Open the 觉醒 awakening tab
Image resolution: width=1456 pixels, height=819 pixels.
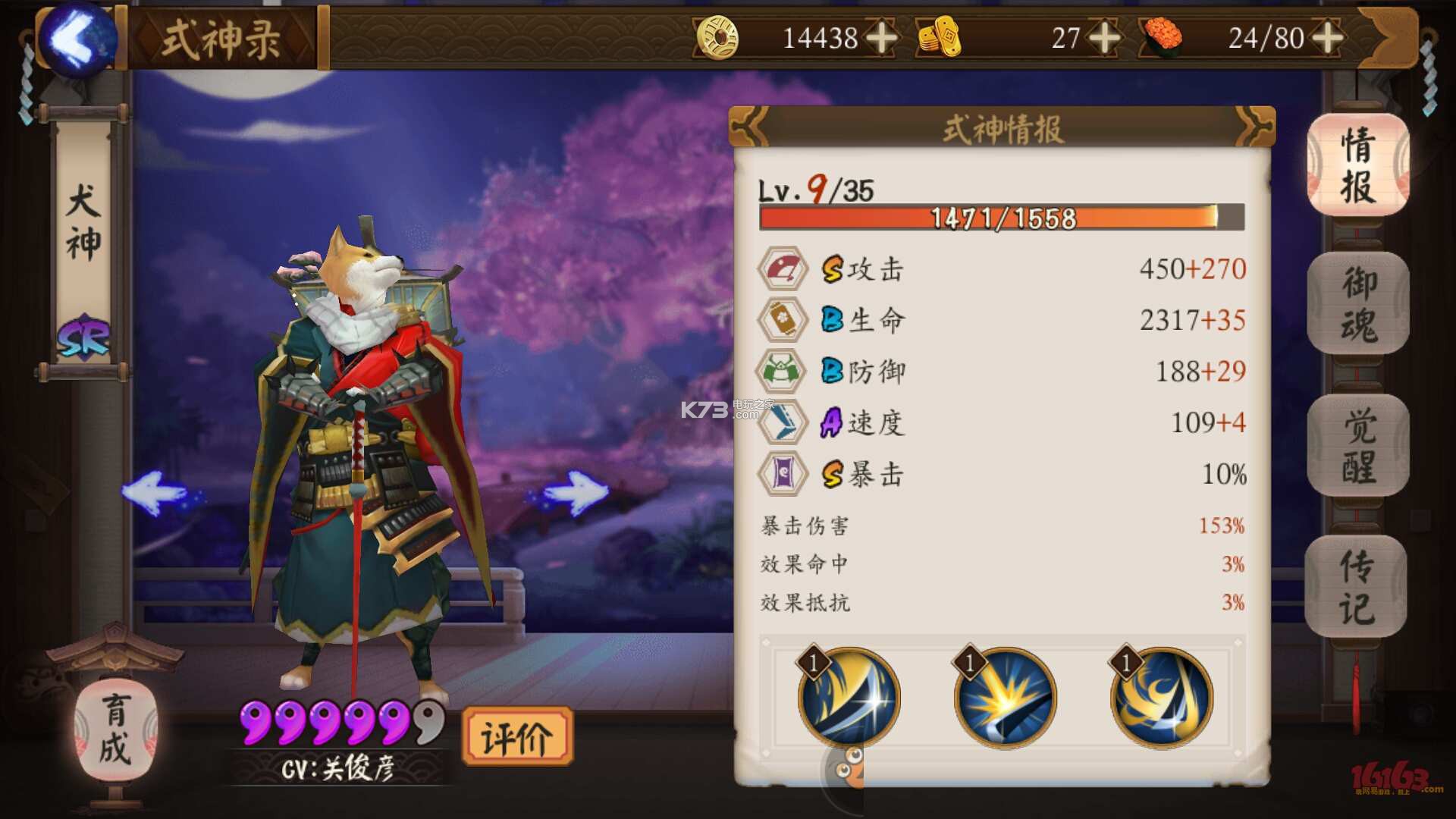(1357, 446)
